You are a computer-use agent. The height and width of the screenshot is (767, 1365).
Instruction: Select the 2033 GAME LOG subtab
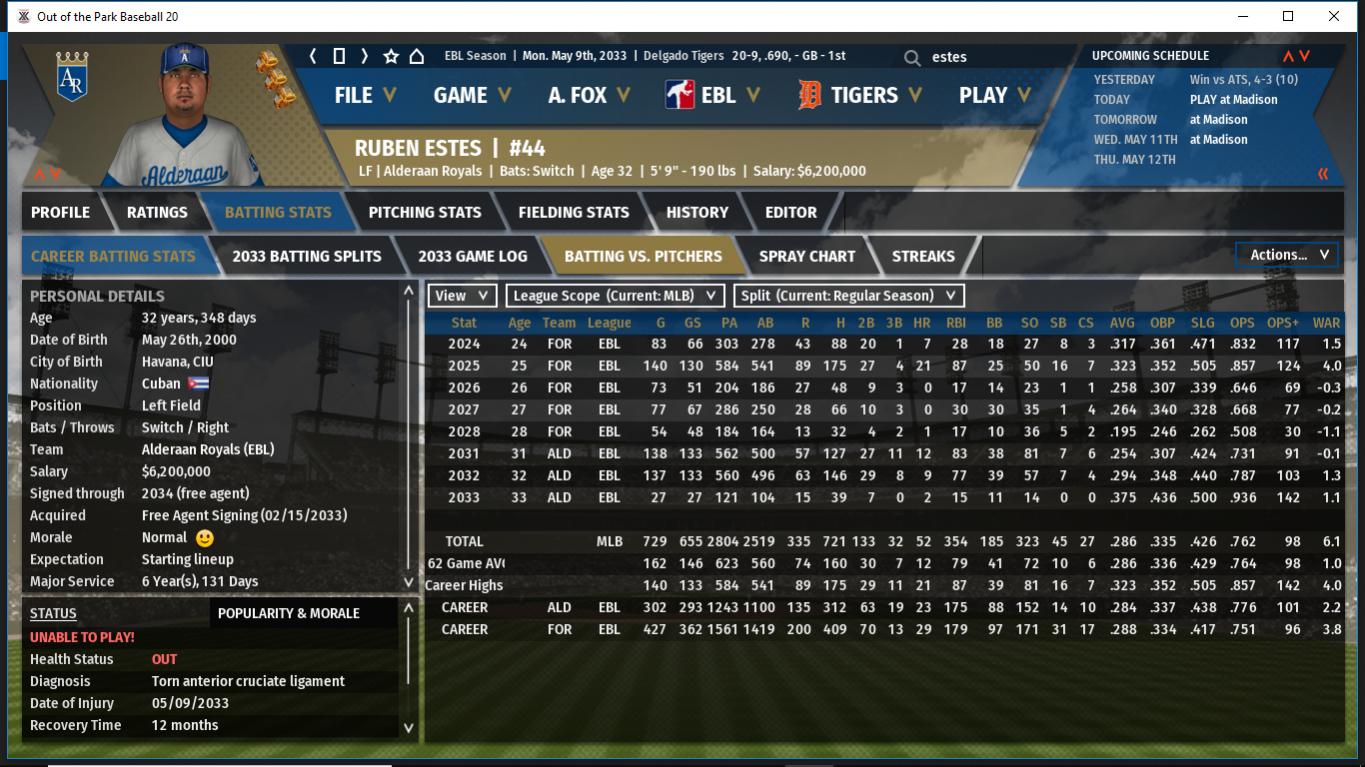pos(472,256)
